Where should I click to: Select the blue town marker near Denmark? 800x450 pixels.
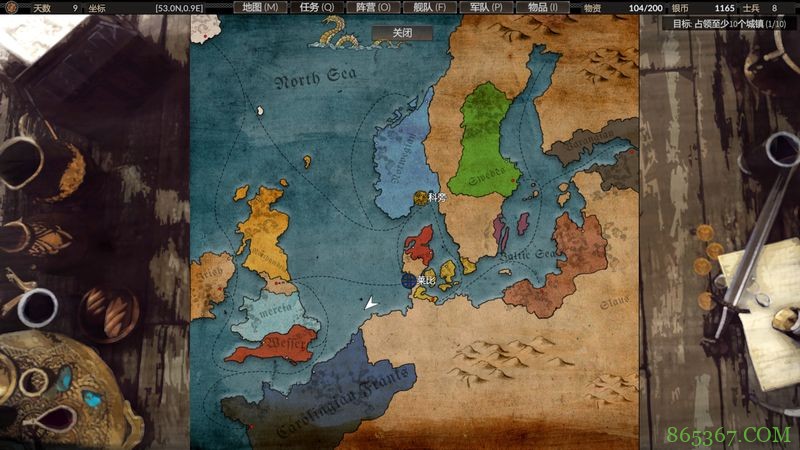(x=409, y=281)
